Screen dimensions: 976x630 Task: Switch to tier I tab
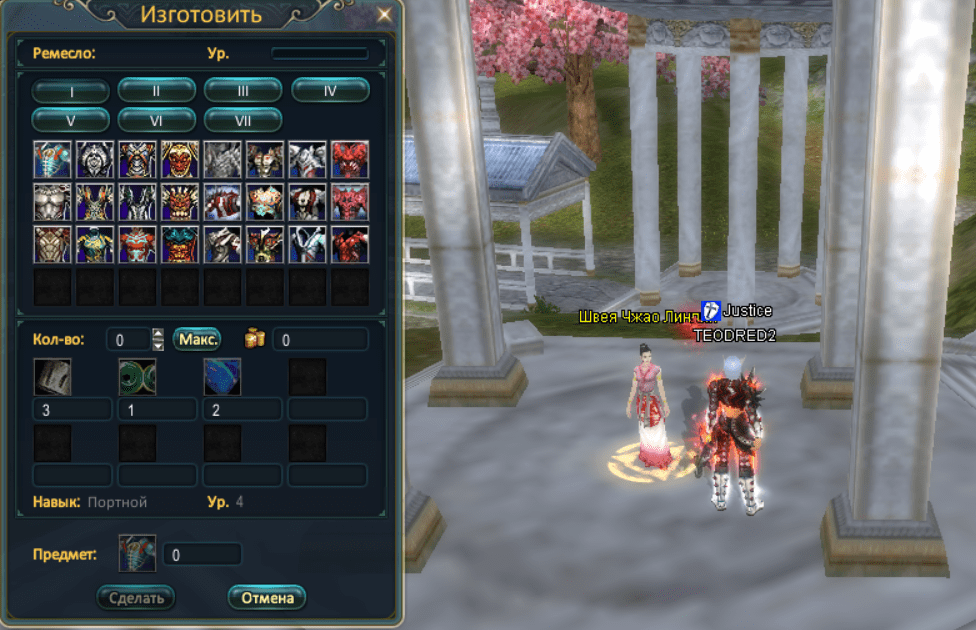point(70,90)
